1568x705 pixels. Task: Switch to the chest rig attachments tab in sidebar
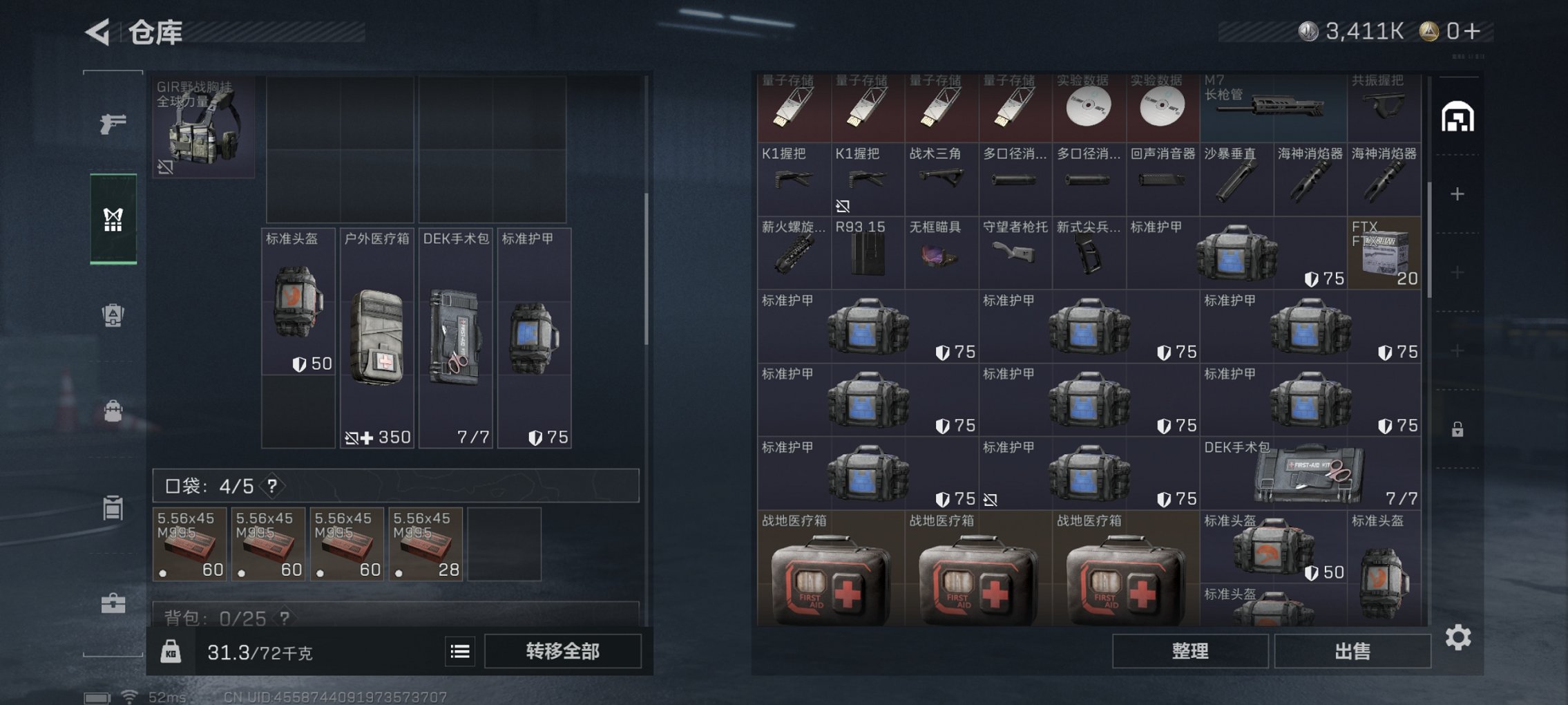(x=113, y=221)
